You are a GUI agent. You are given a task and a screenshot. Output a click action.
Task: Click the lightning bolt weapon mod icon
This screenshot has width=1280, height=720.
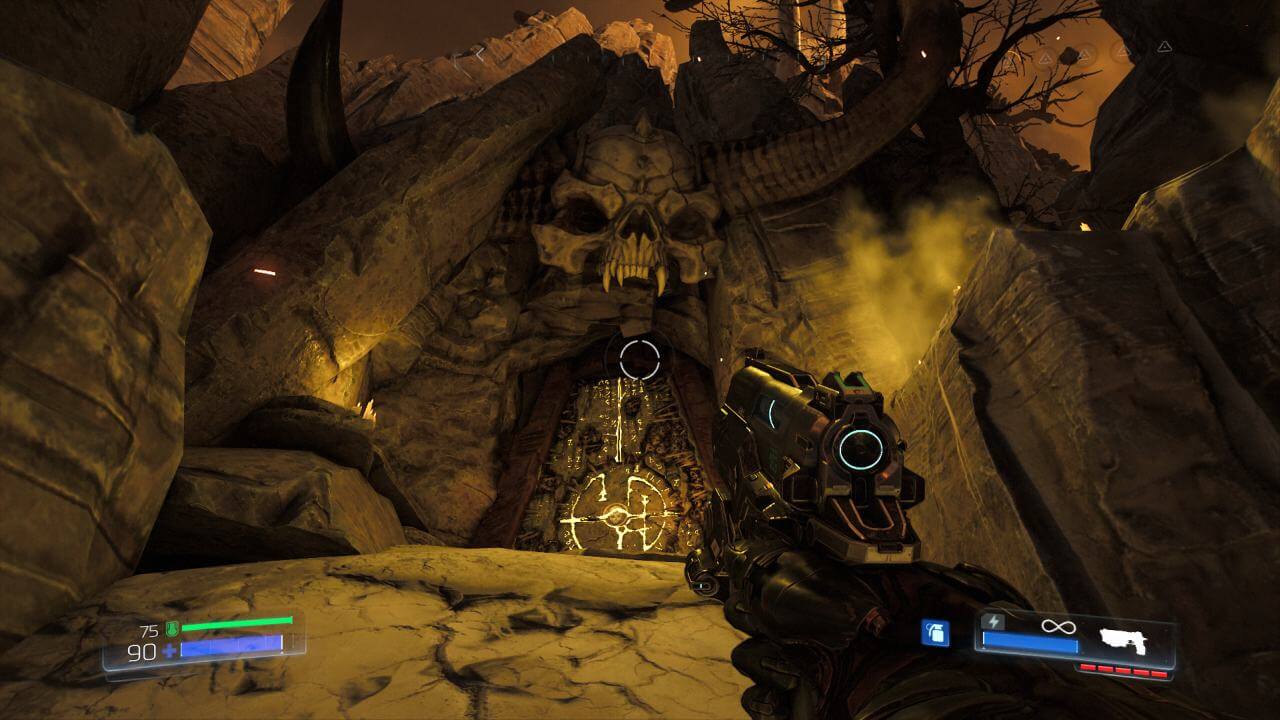[x=993, y=621]
